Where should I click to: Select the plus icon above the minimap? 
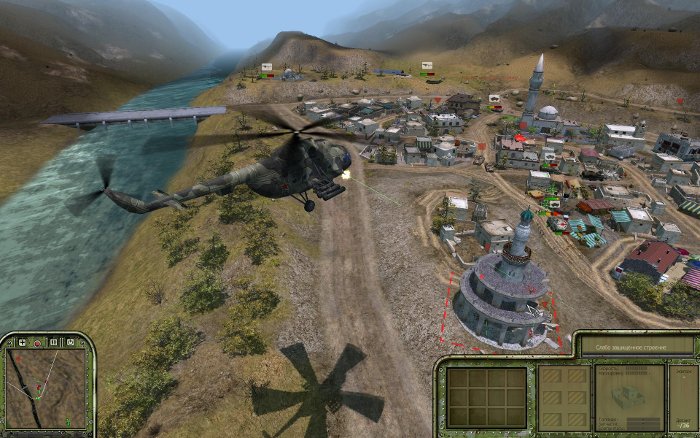pyautogui.click(x=23, y=343)
